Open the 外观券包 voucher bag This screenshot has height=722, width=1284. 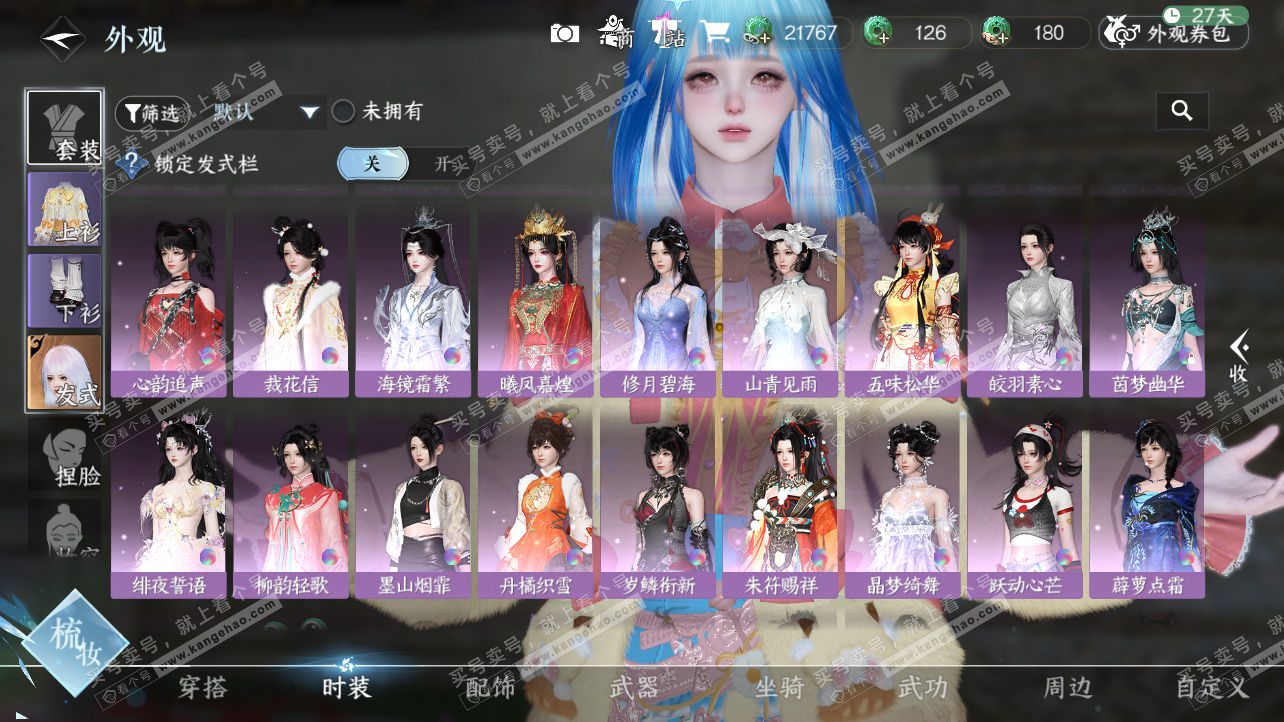tap(1175, 34)
